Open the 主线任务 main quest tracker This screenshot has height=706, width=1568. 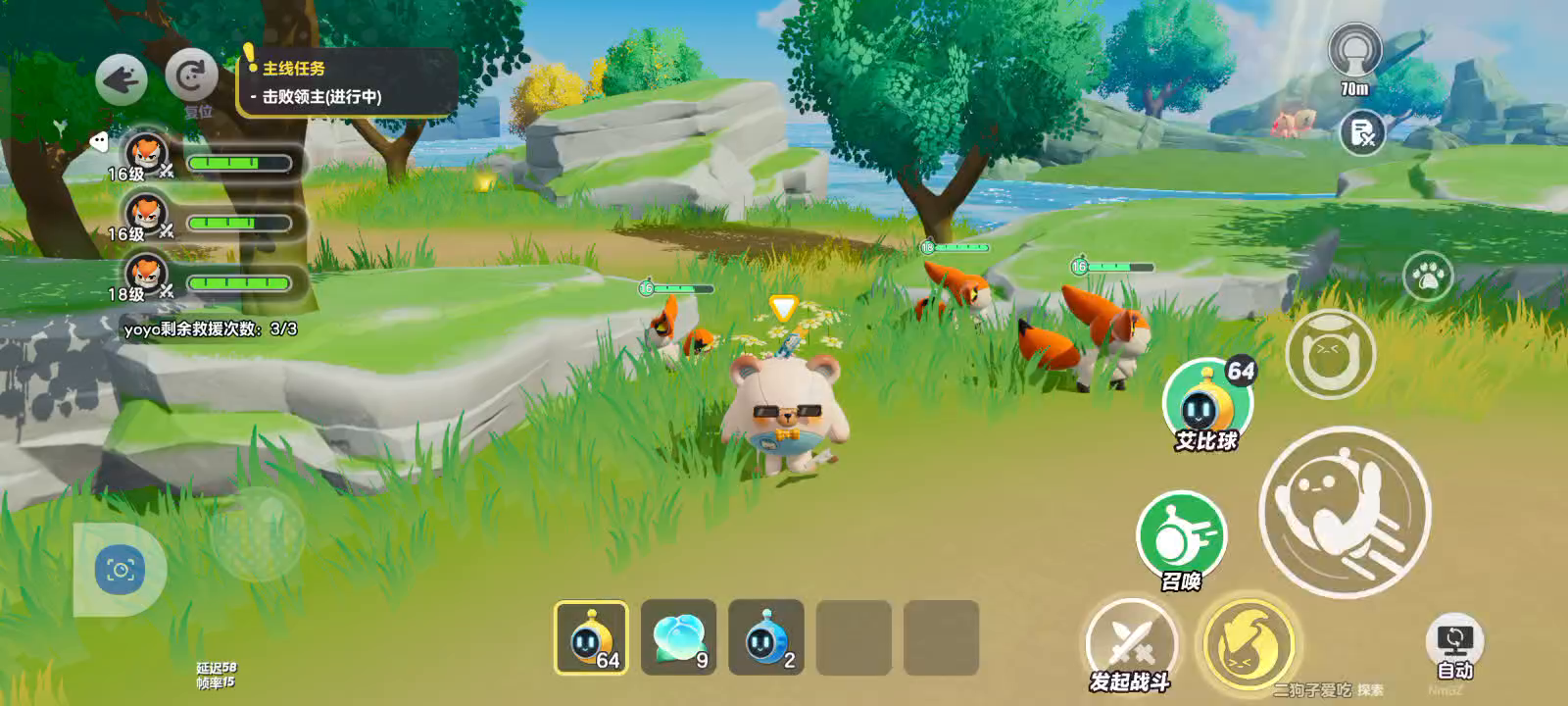348,82
